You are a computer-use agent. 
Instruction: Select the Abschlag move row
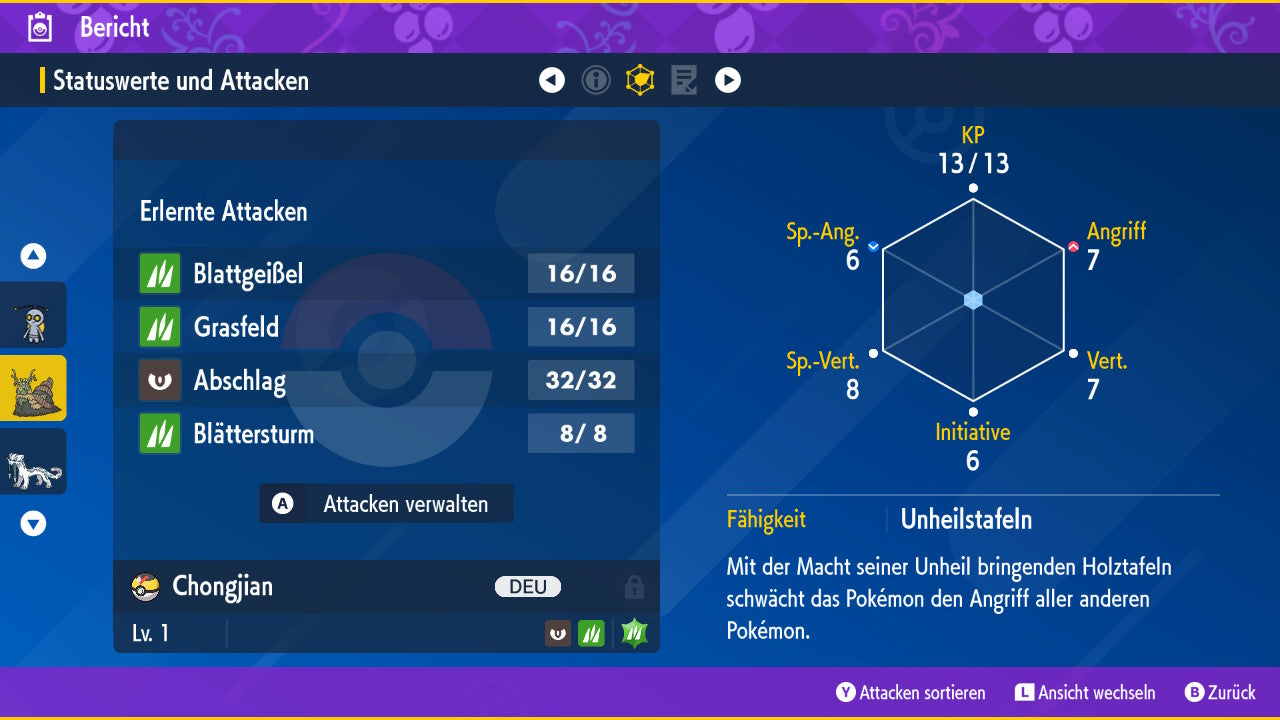[x=386, y=381]
